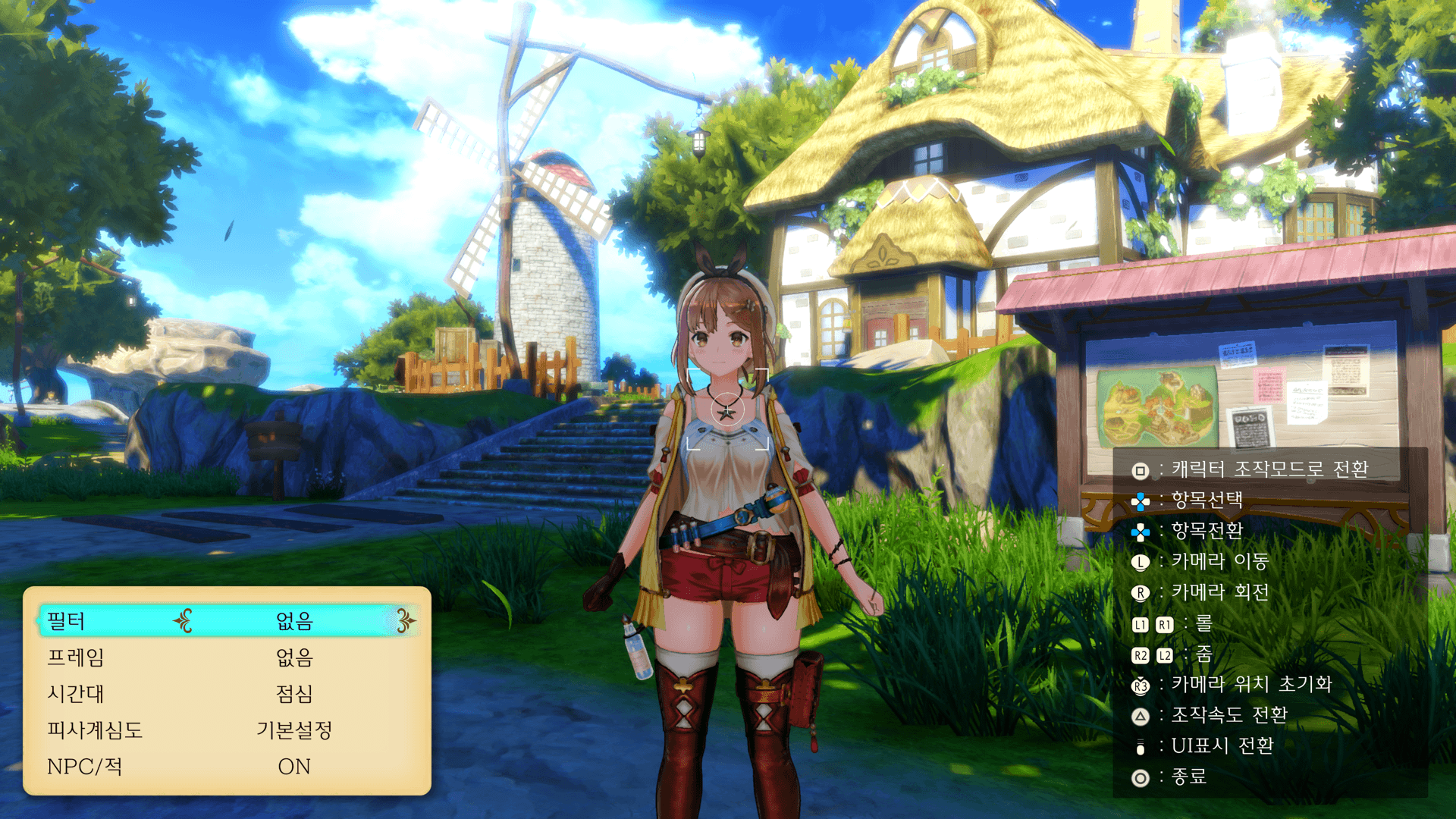This screenshot has width=1456, height=819.
Task: Click the right arrow on the filter row
Action: tap(406, 621)
